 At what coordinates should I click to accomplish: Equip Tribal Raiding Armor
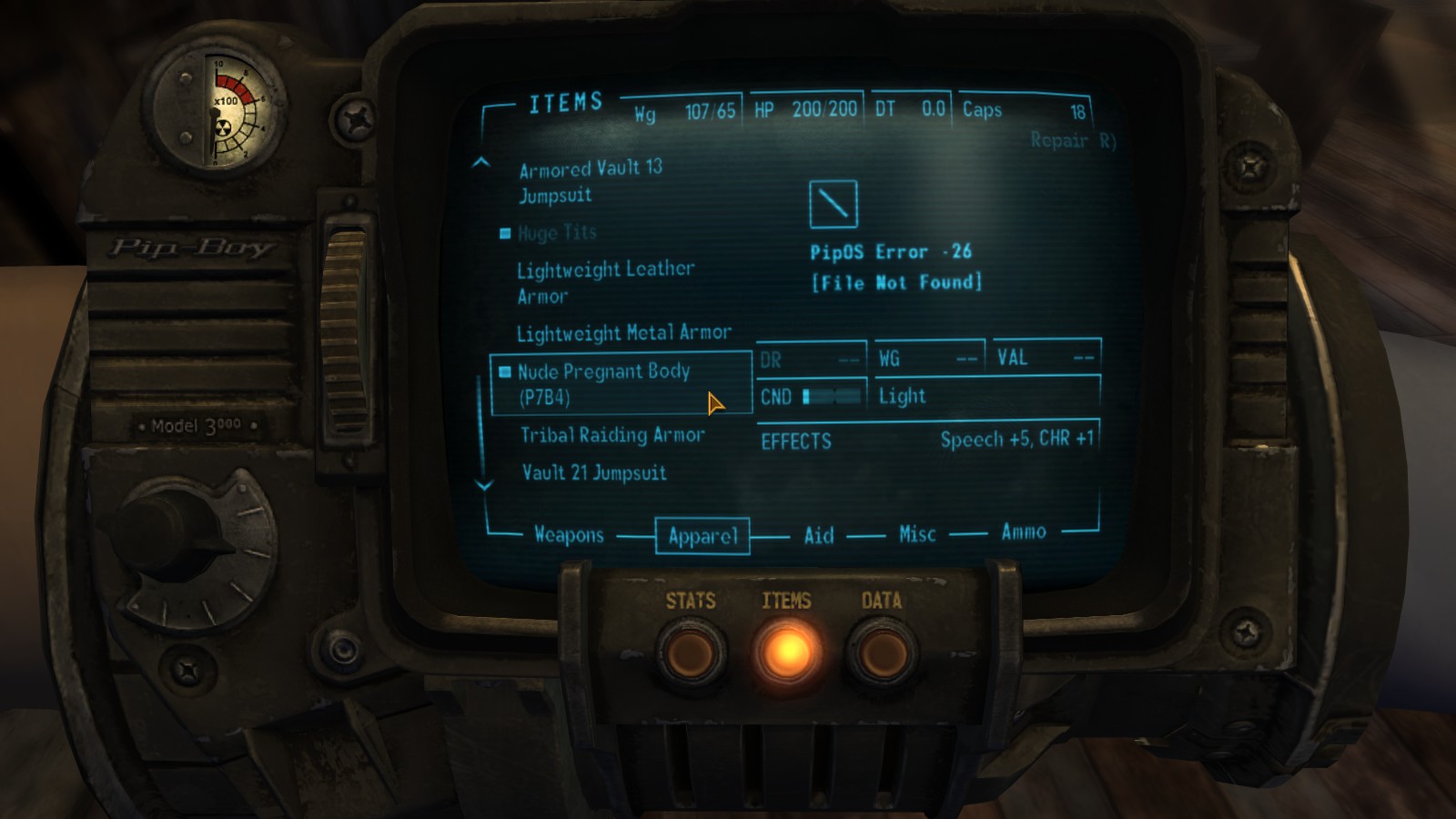(x=612, y=436)
